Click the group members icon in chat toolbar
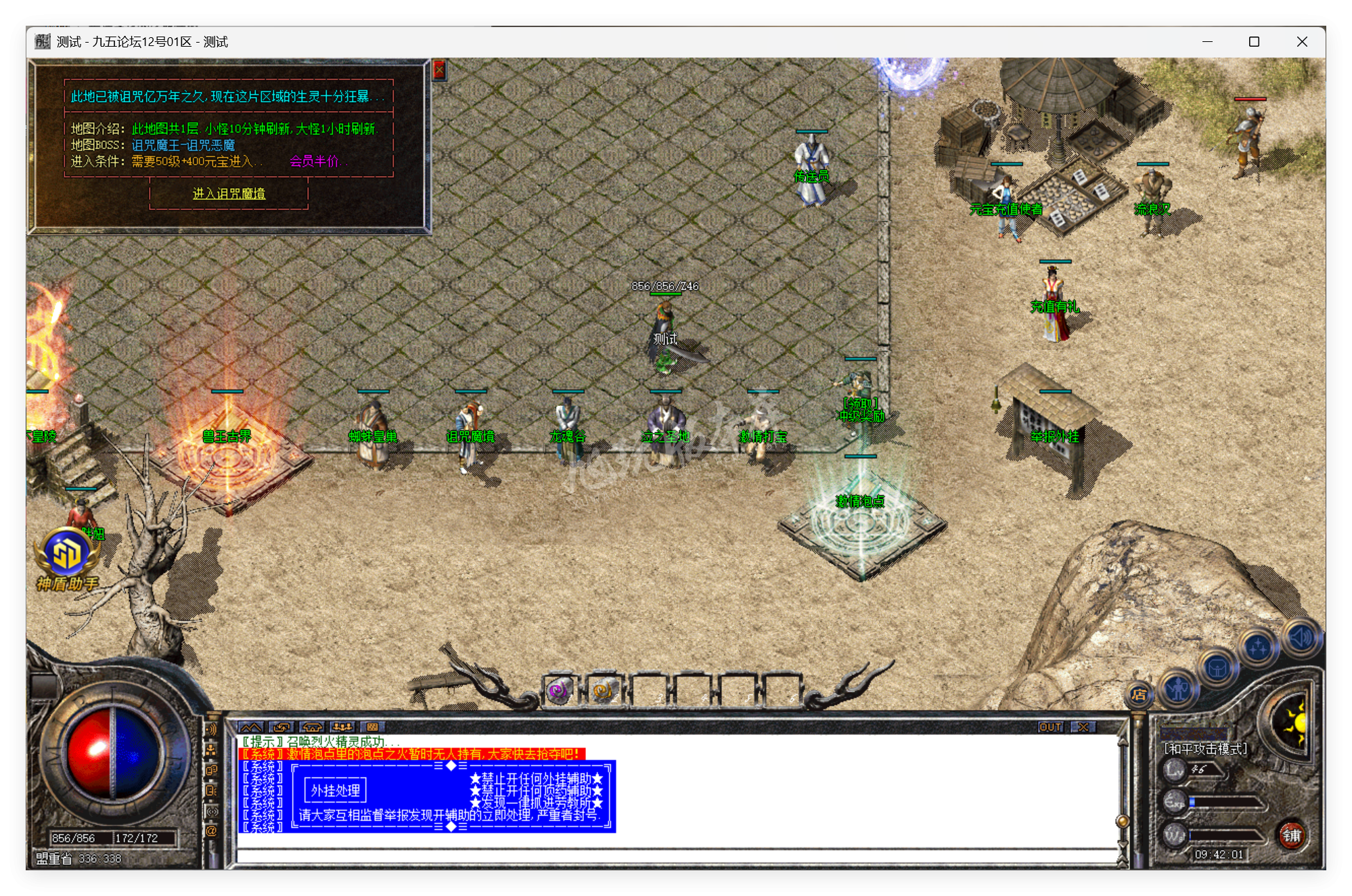The image size is (1352, 896). click(x=342, y=727)
